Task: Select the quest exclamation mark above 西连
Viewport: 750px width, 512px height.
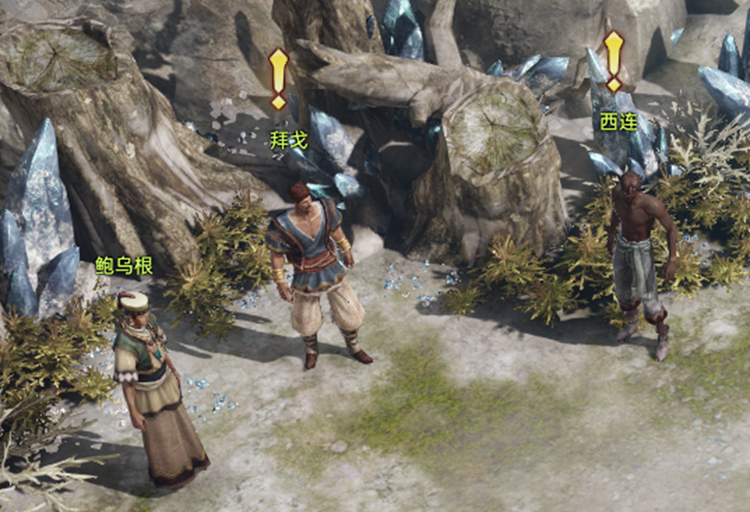Action: tap(613, 60)
